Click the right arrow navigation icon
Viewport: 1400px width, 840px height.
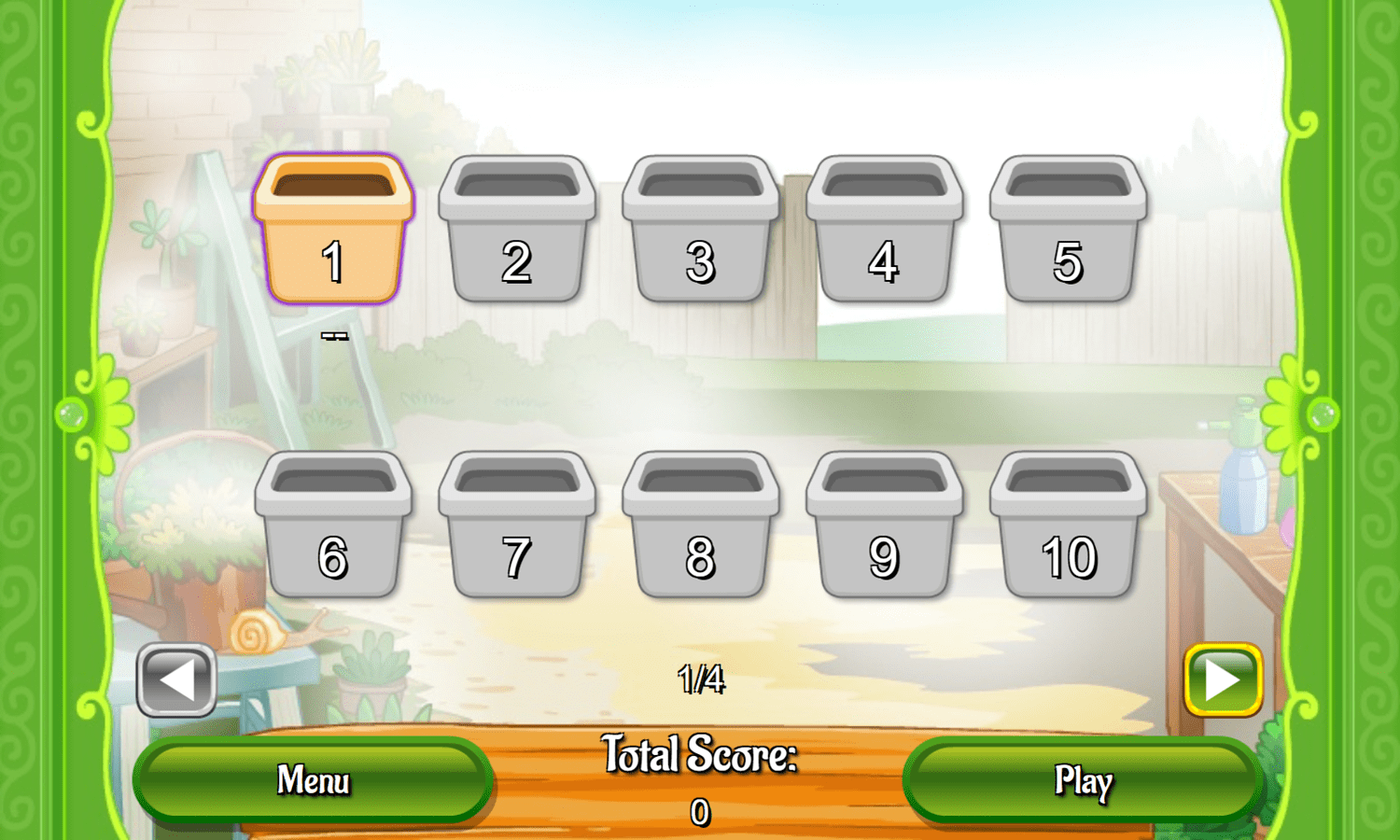(x=1224, y=680)
